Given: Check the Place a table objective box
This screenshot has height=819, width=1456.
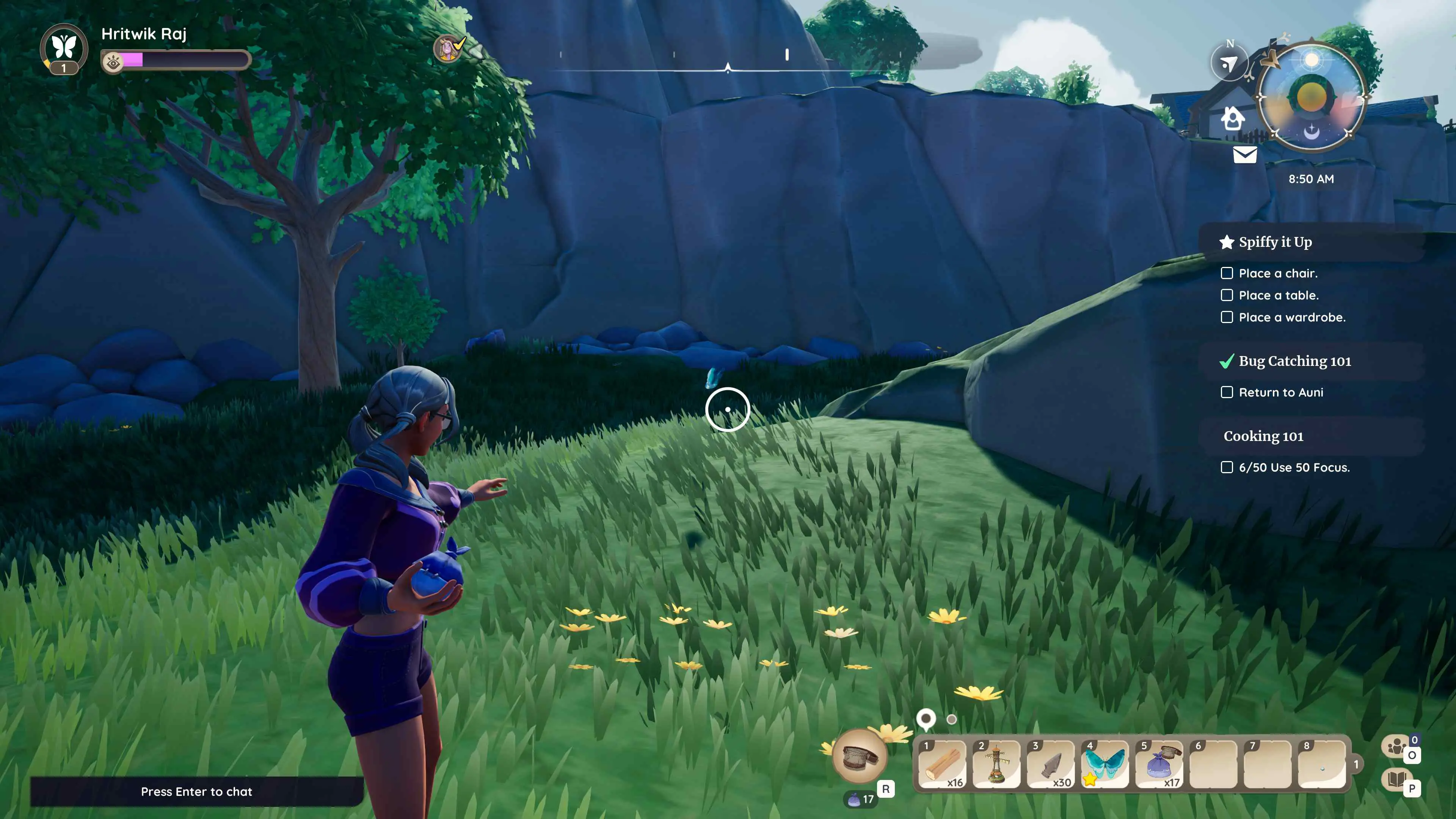Looking at the screenshot, I should [x=1227, y=295].
